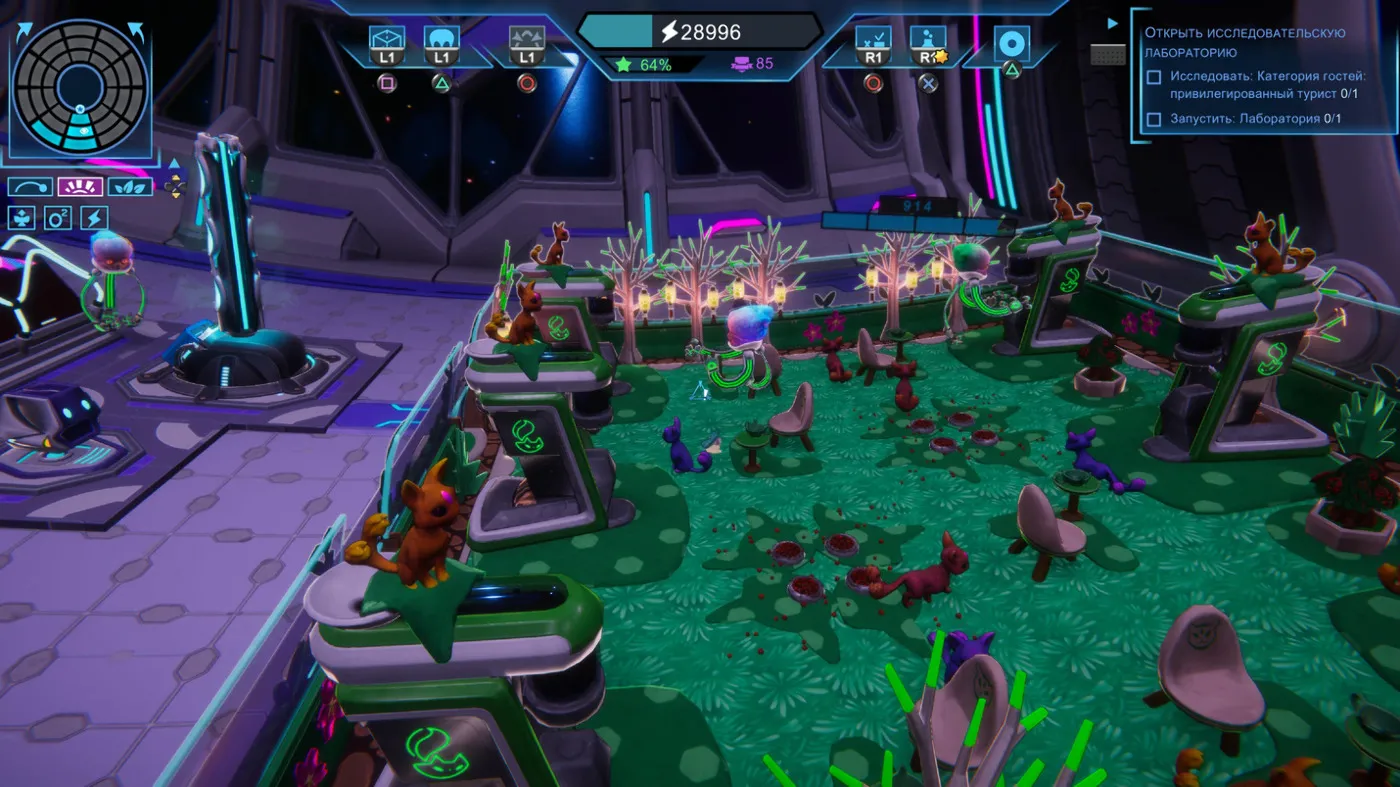Show the decoration plant overlay icon

point(23,218)
